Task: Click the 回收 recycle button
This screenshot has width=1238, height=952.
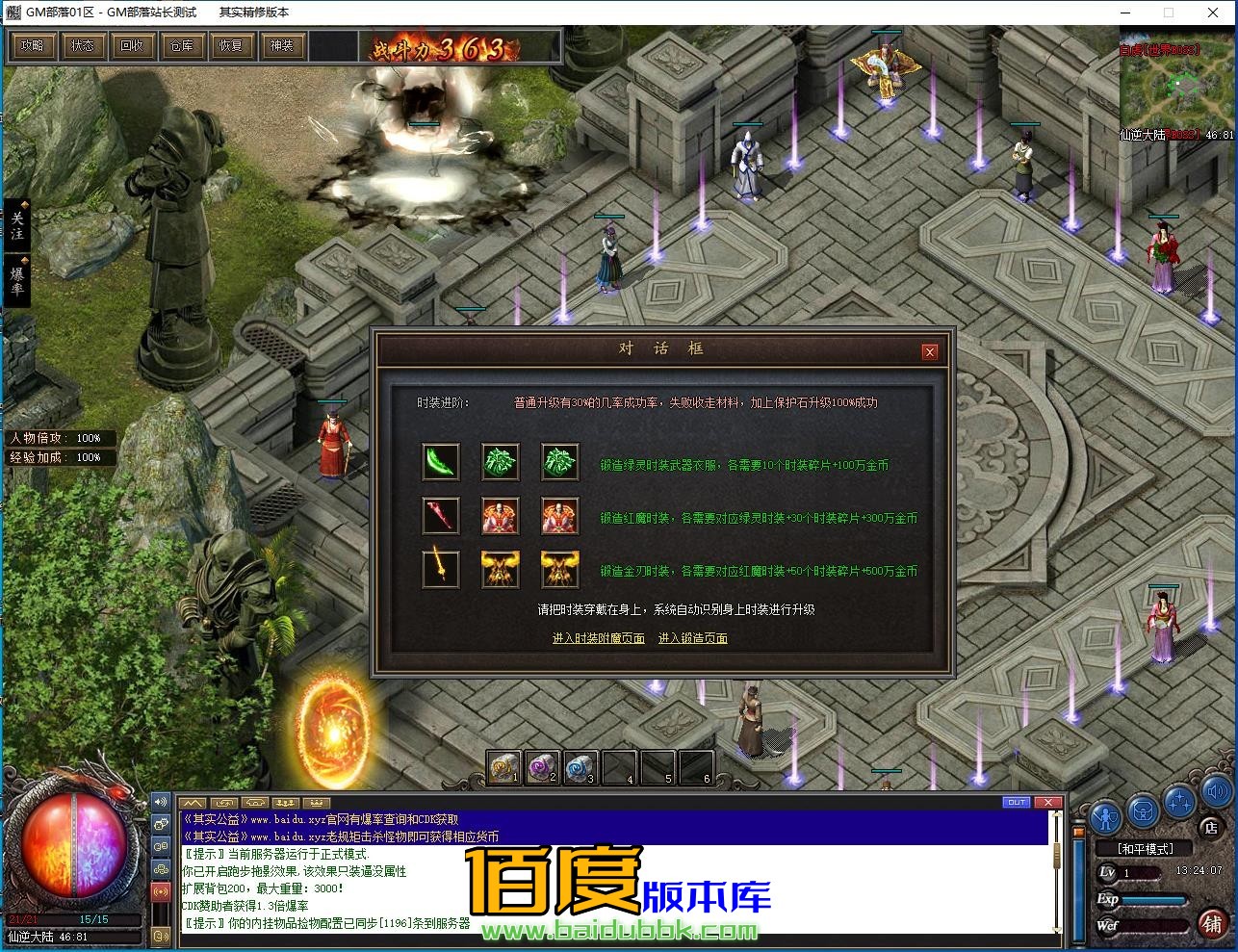Action: click(x=132, y=45)
